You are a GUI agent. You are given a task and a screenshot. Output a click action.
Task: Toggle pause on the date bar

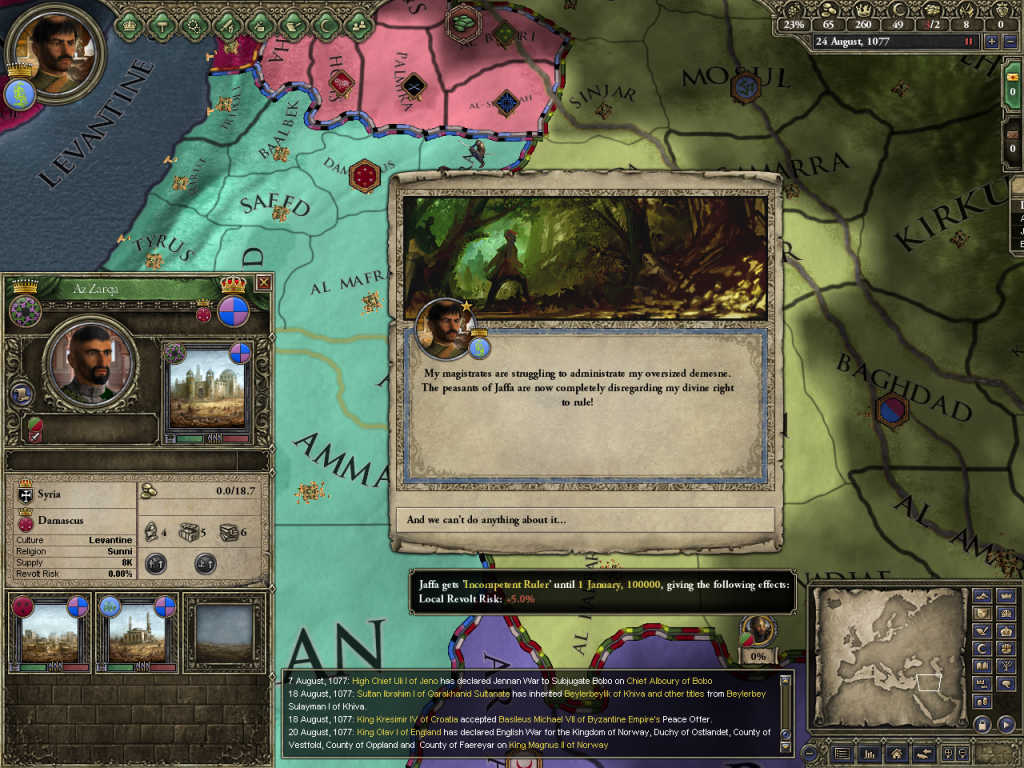point(968,42)
